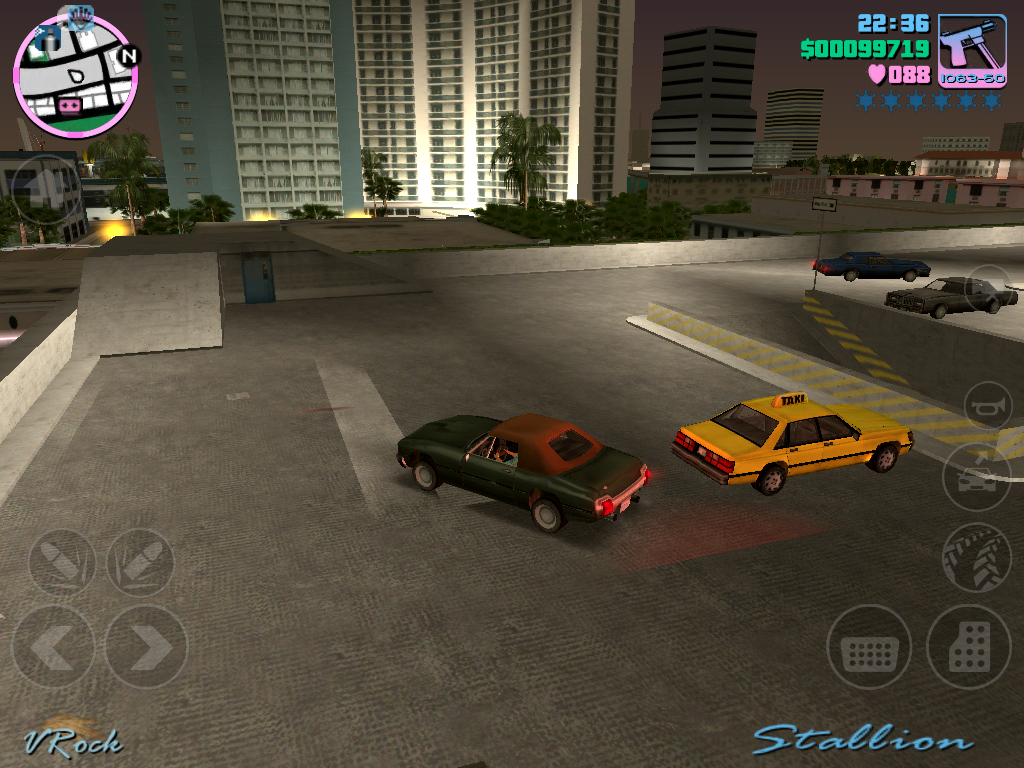Steer left with the left arrow button
Screen dimensions: 1024x768
point(53,647)
